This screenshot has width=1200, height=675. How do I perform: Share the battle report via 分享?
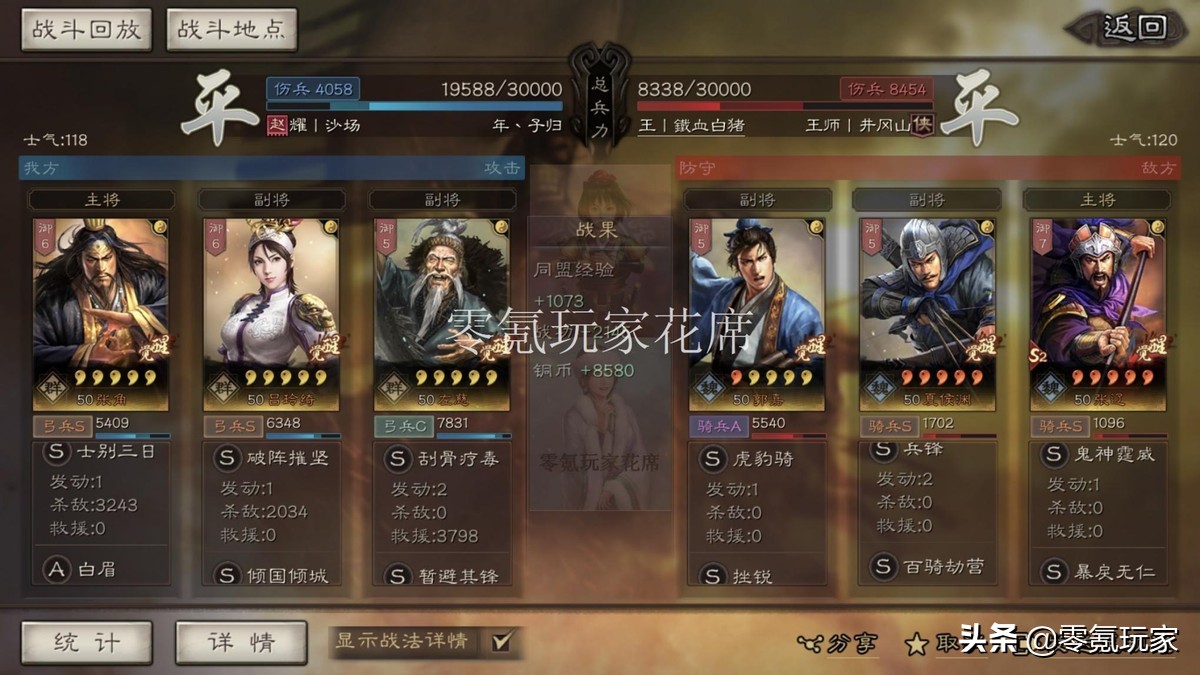click(837, 643)
